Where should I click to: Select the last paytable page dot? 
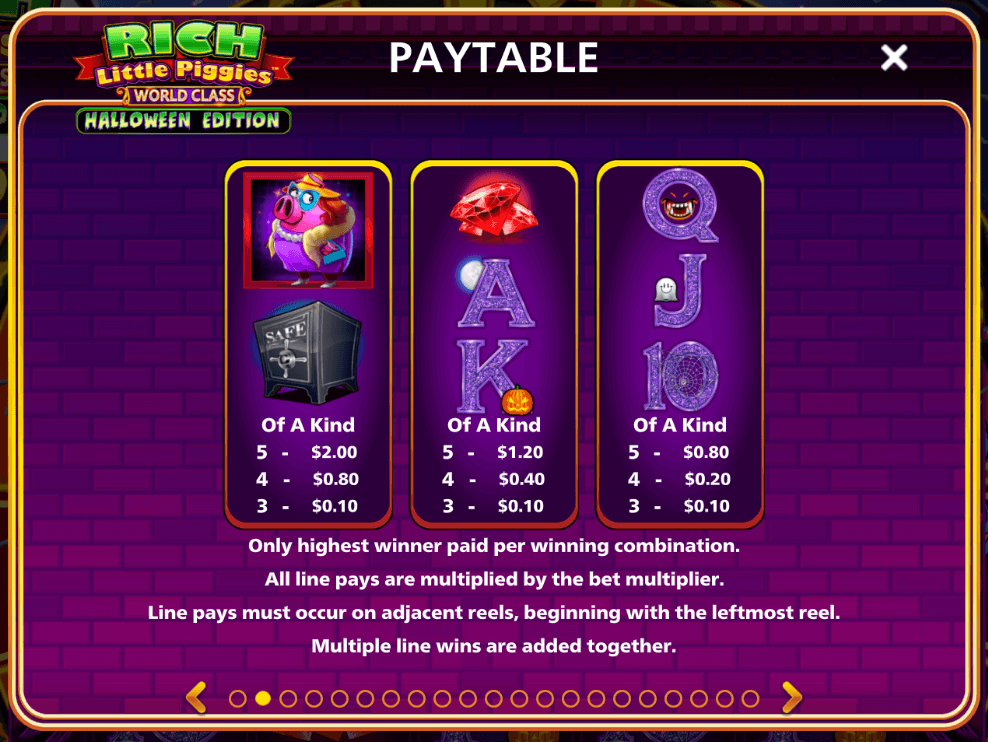[x=751, y=699]
